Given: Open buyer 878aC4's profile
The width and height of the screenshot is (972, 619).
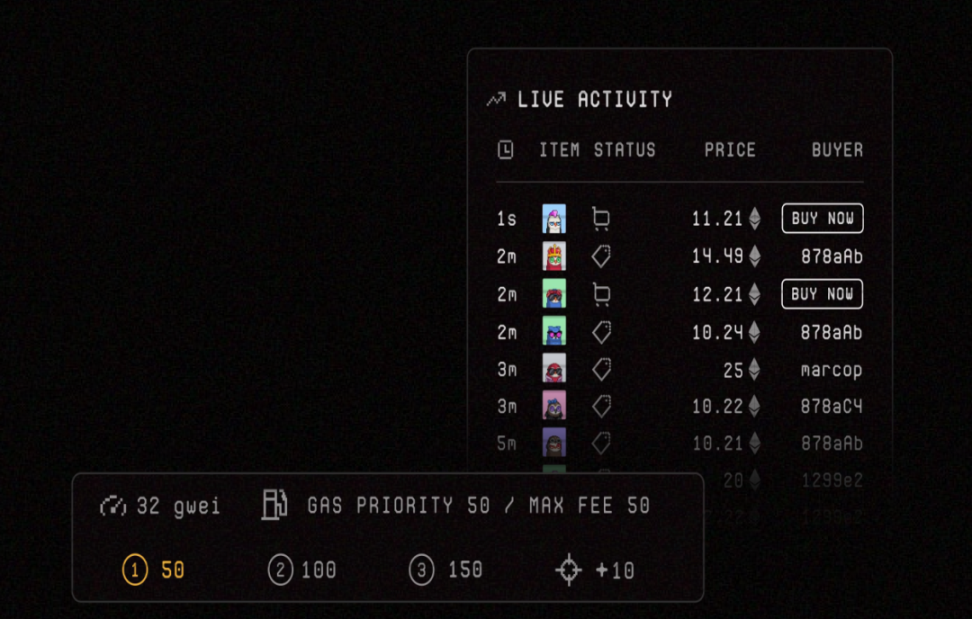Looking at the screenshot, I should [831, 407].
